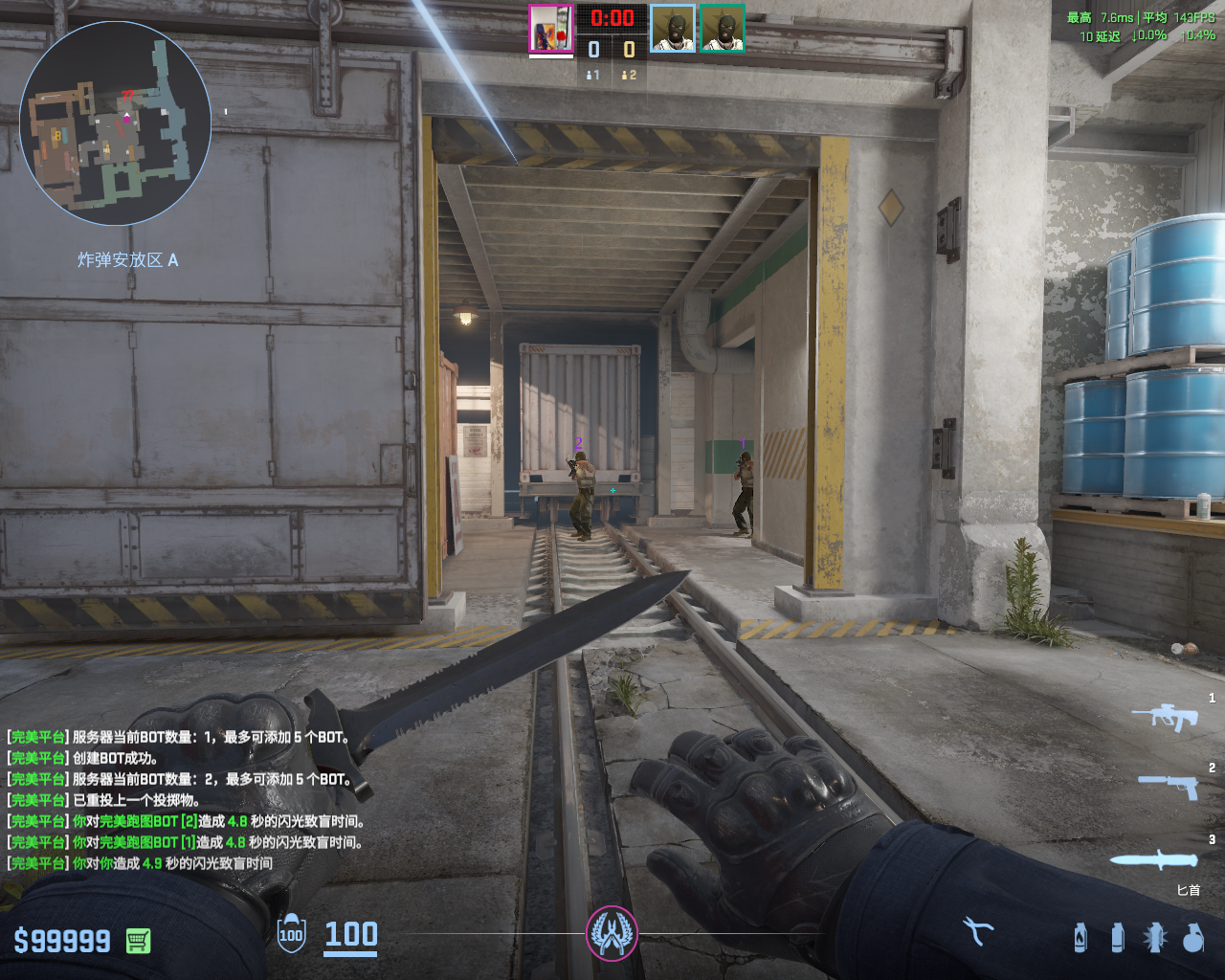
Task: Select the knife weapon slot
Action: 1154,858
